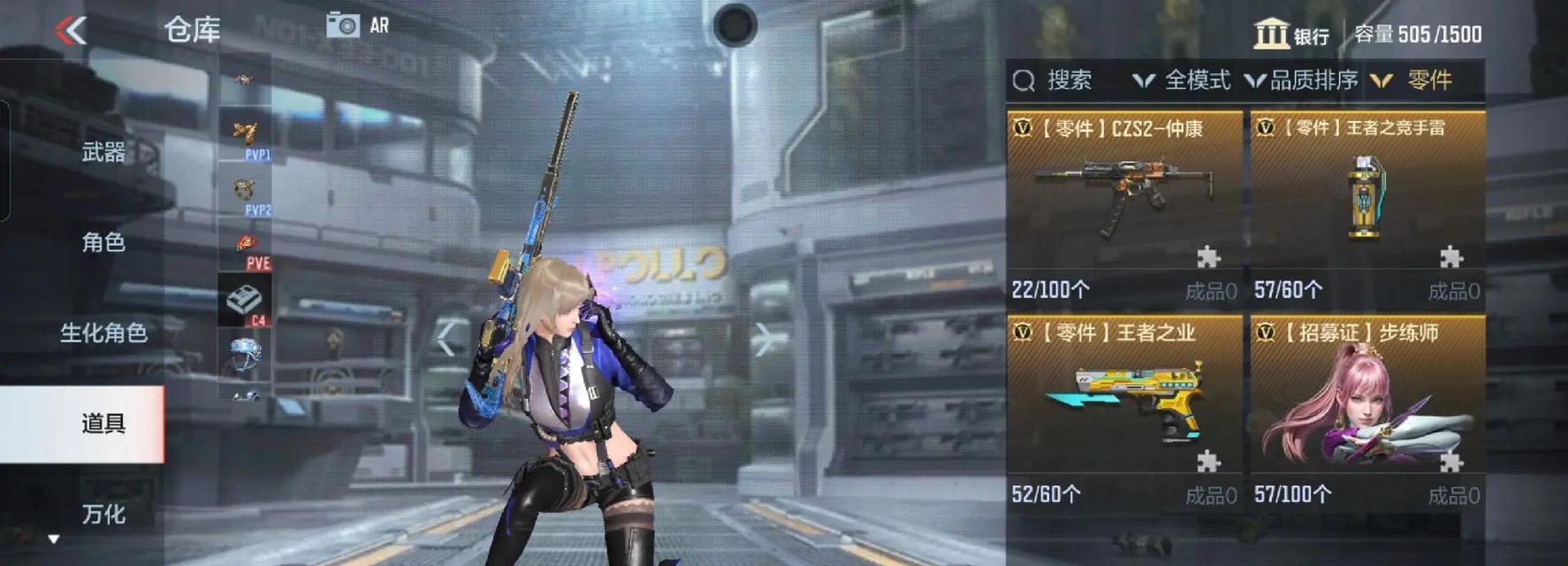Choose the PVP2 loadout slot
1568x566 pixels.
point(246,194)
